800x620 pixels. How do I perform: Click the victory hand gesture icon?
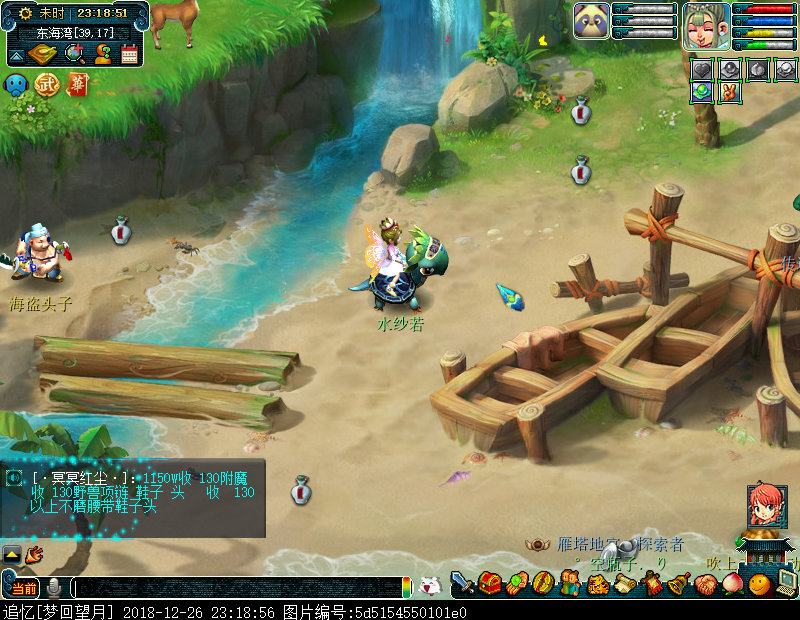730,92
